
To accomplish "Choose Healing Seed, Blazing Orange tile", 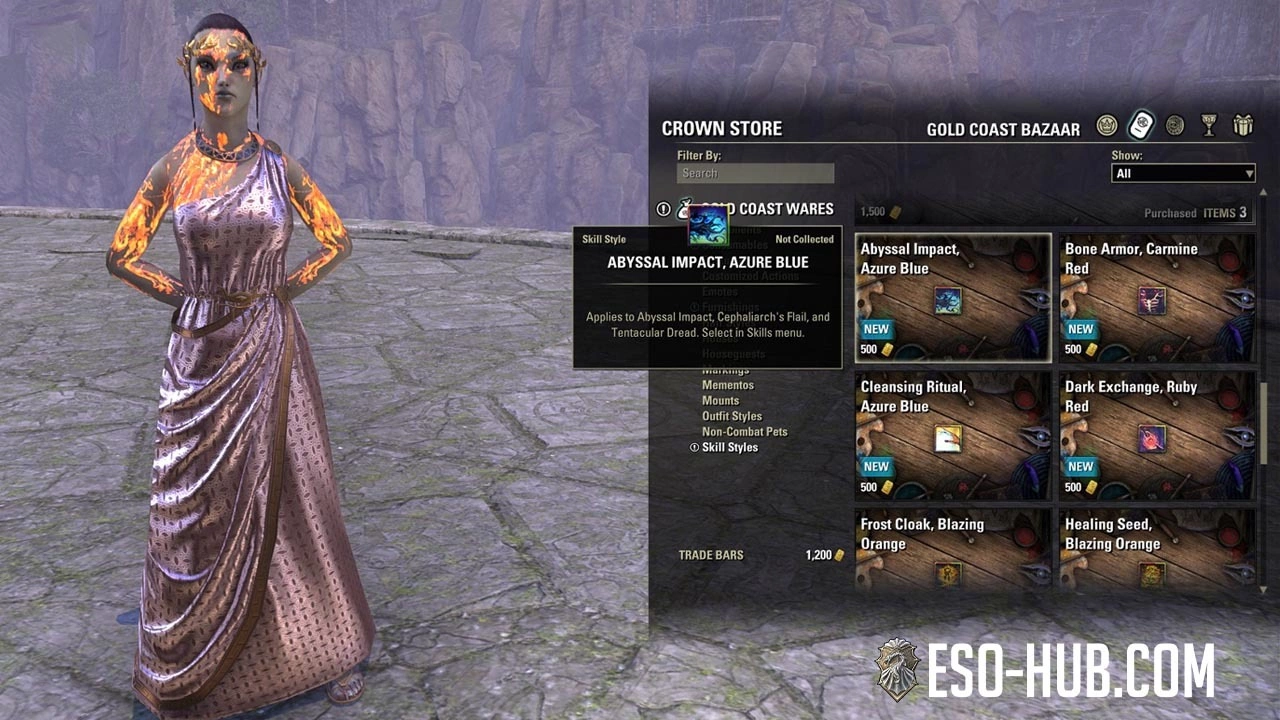I will click(1156, 550).
